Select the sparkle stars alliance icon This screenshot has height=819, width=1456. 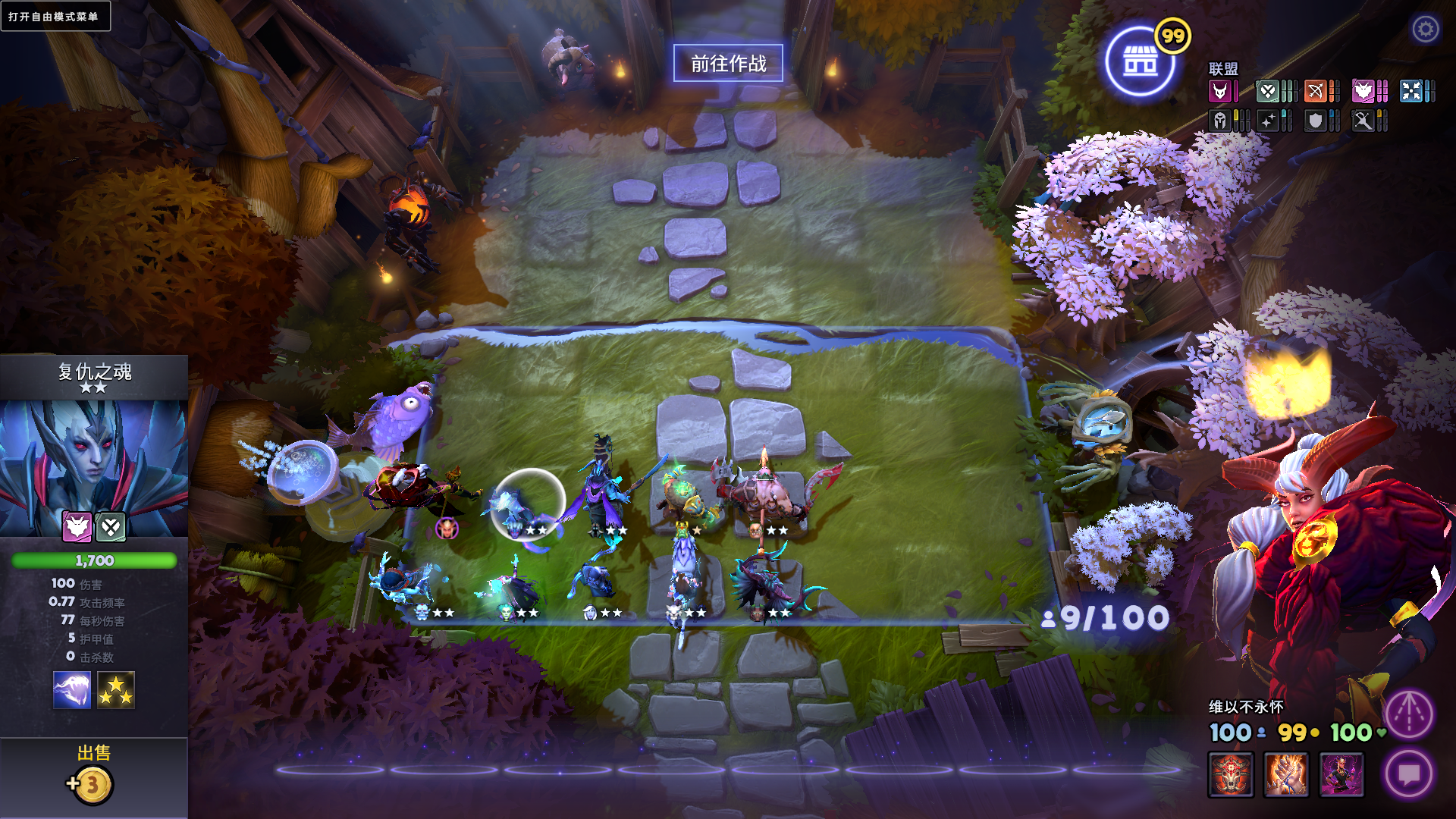(x=1268, y=121)
